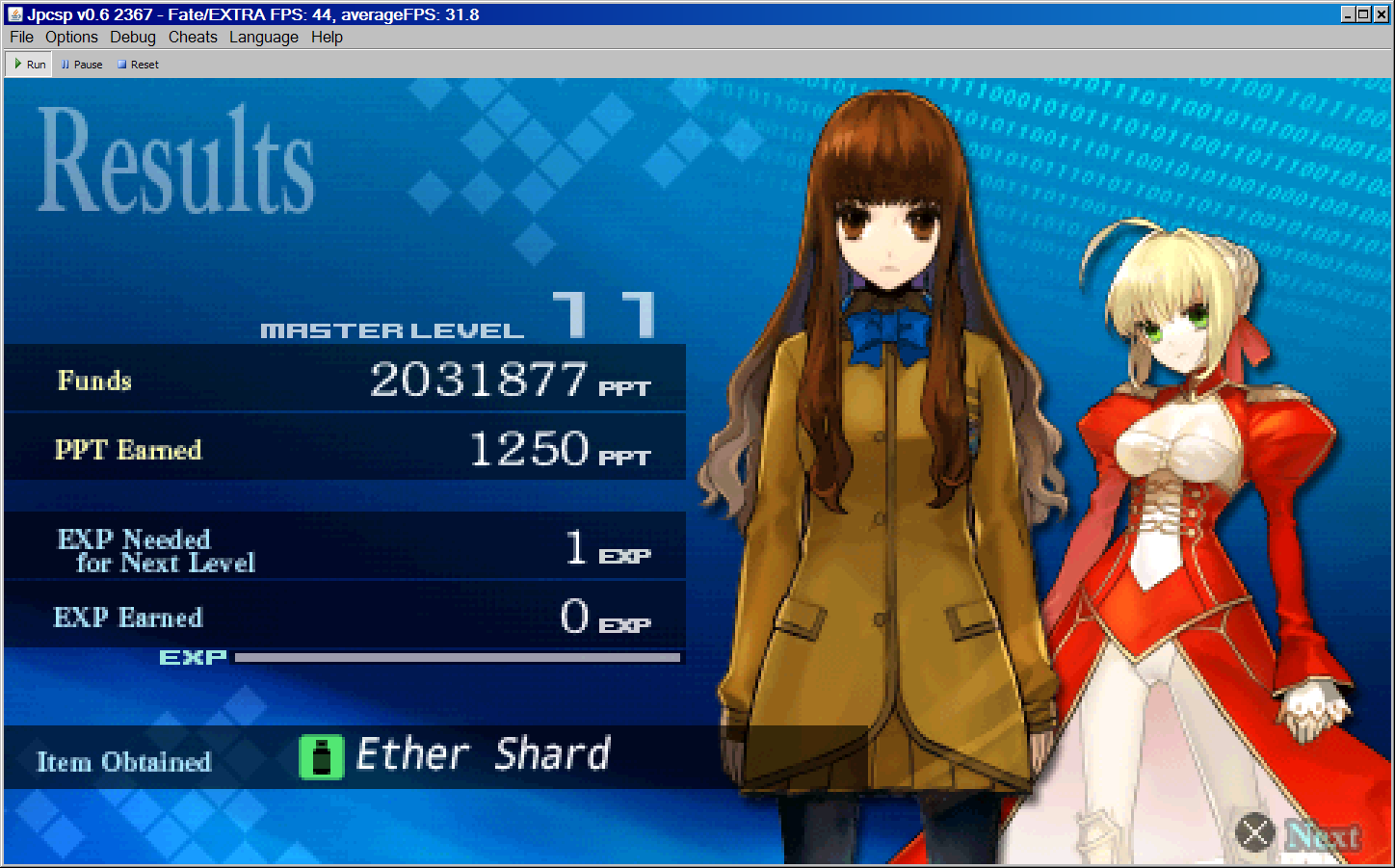This screenshot has height=868, width=1395.
Task: Open the Cheats menu
Action: click(193, 37)
